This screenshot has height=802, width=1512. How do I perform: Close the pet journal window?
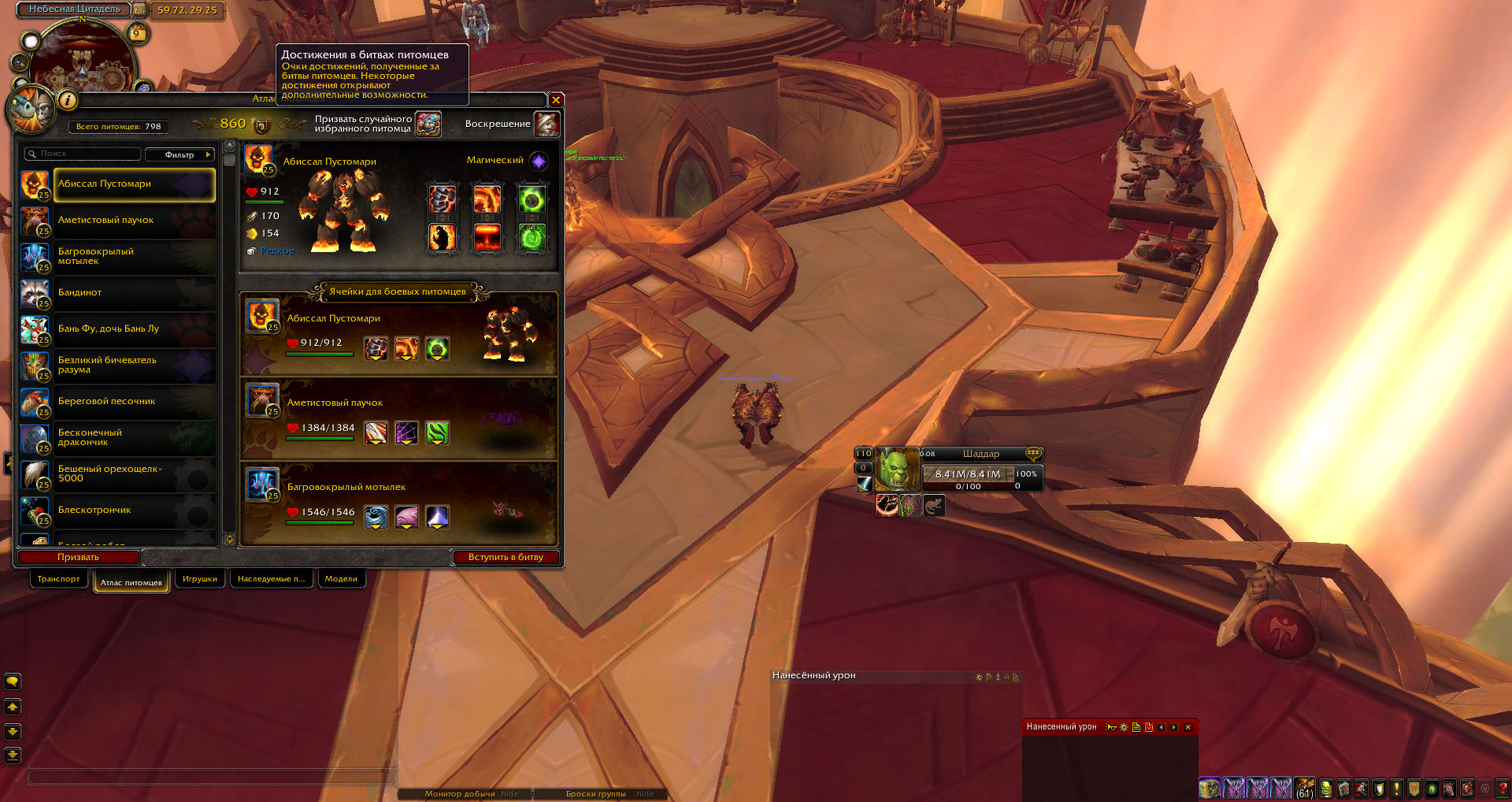(x=556, y=100)
